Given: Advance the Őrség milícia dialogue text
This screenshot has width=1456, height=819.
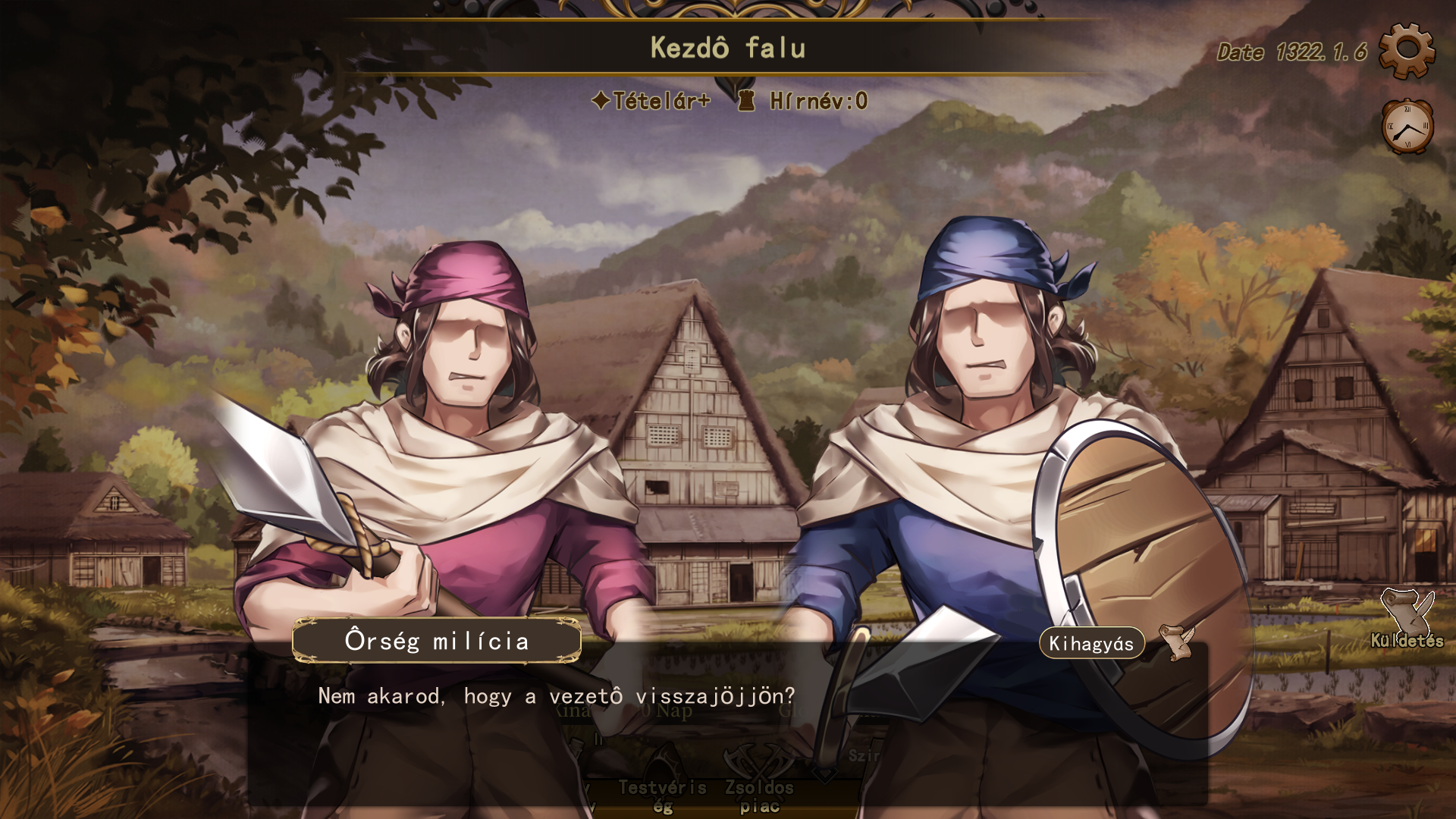Looking at the screenshot, I should click(556, 696).
